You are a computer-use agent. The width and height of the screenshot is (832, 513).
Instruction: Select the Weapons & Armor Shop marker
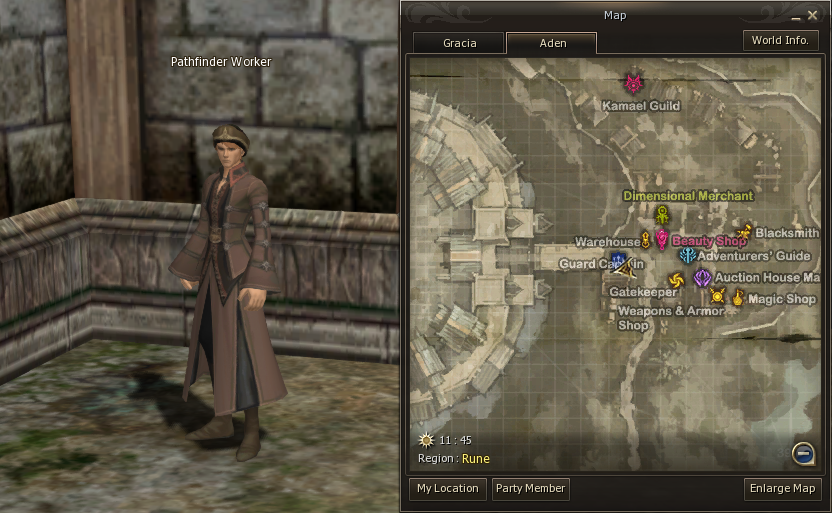pyautogui.click(x=717, y=296)
